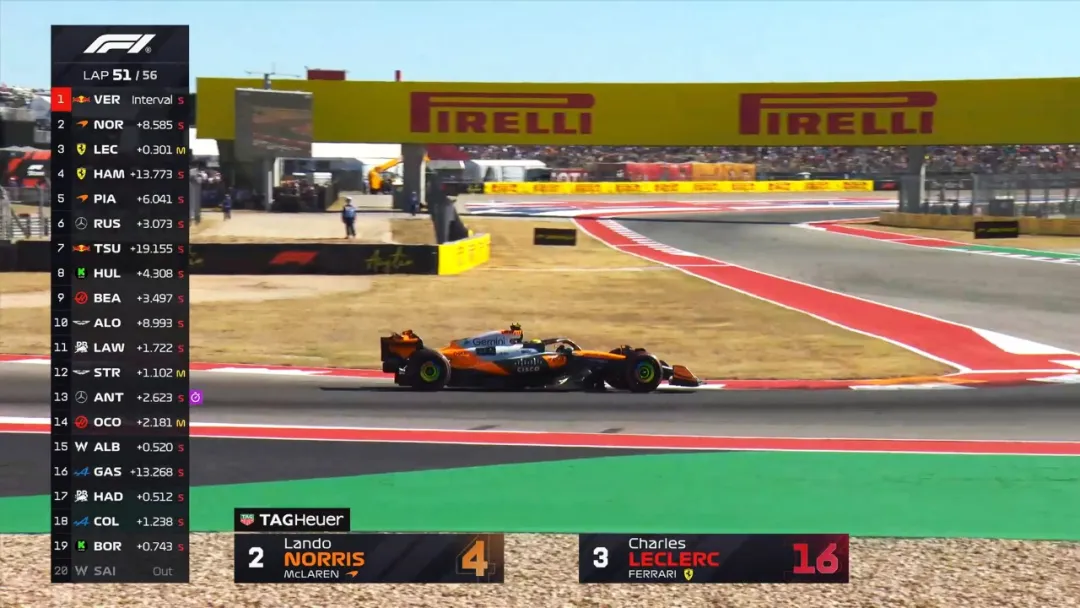Click RUS entry in the leaderboard
The width and height of the screenshot is (1080, 608).
120,224
